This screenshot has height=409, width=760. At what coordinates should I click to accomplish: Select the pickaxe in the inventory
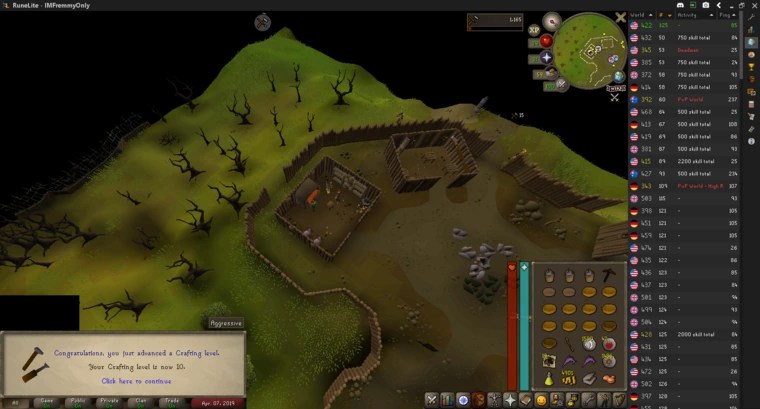coord(609,273)
